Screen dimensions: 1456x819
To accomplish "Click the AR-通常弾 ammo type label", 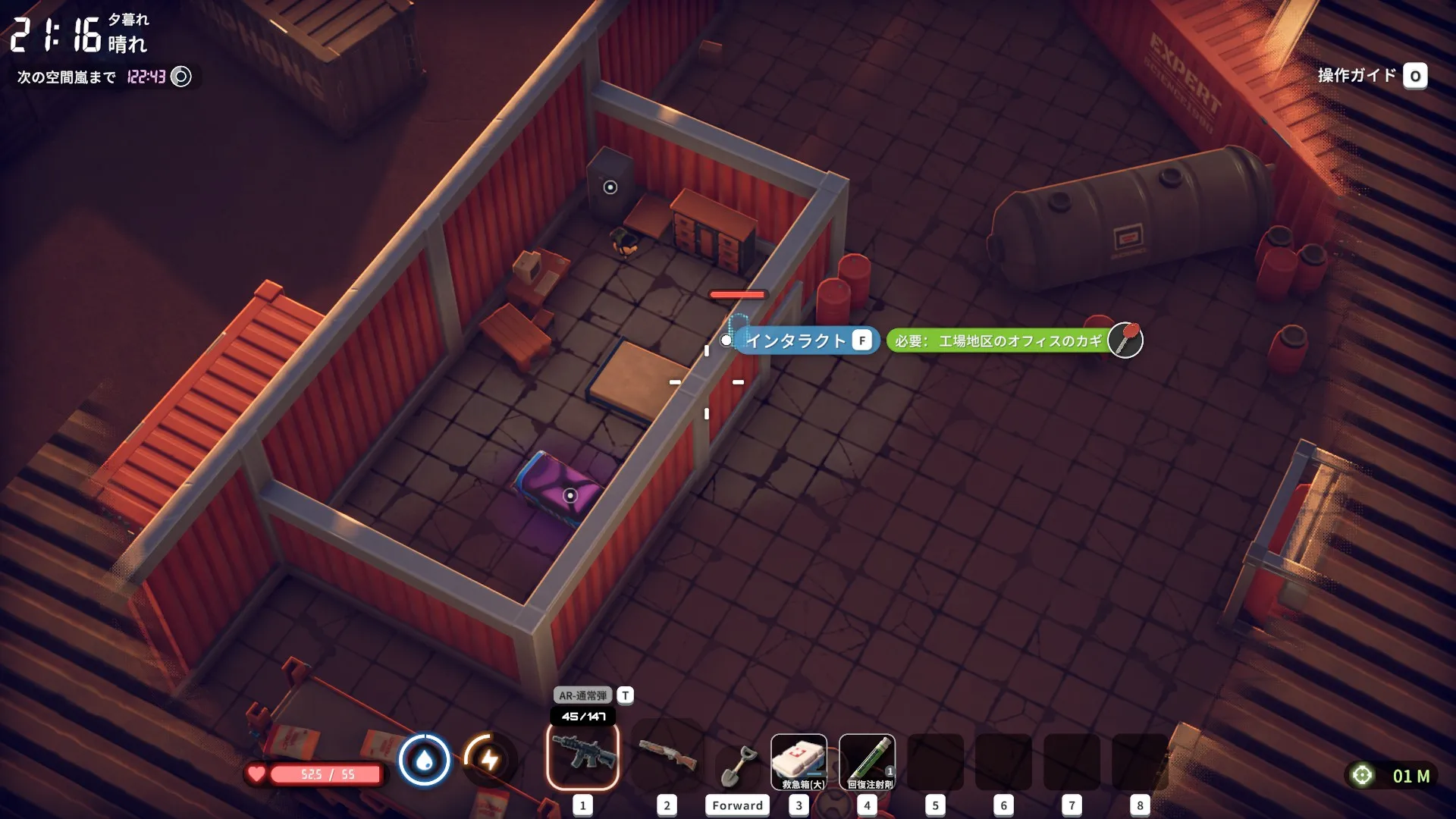I will tap(583, 695).
